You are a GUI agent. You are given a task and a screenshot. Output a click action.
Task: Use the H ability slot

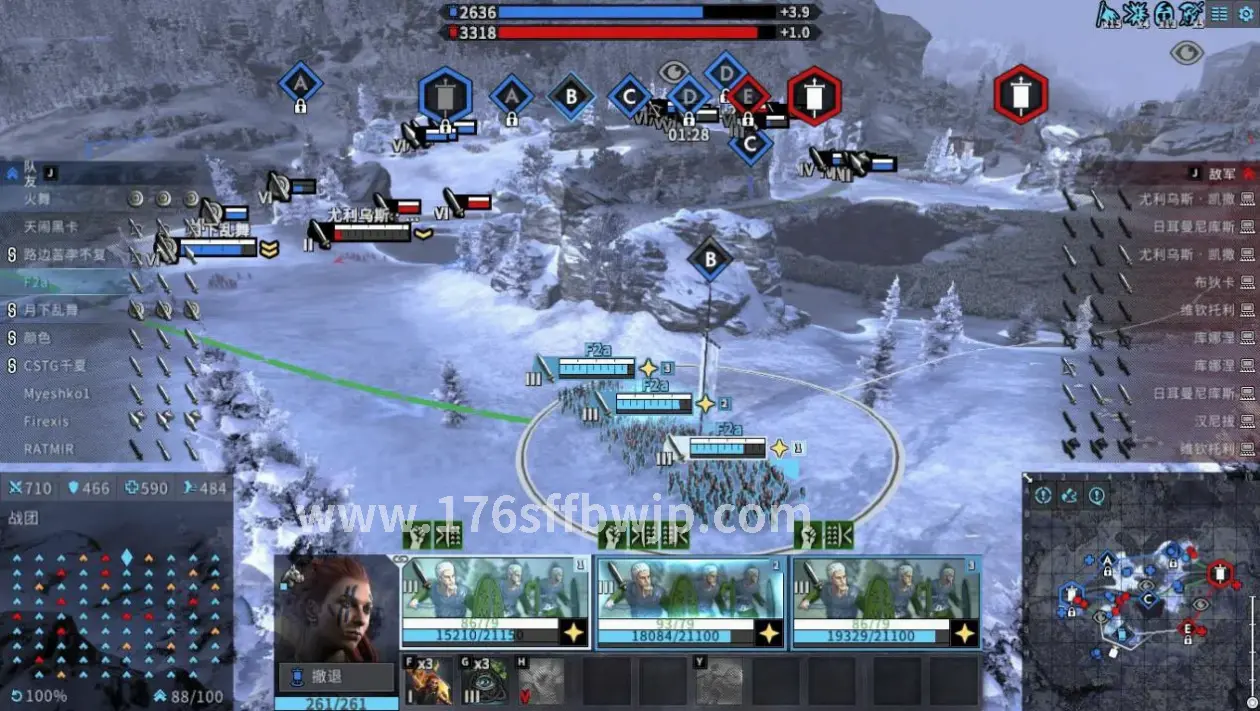tap(540, 682)
